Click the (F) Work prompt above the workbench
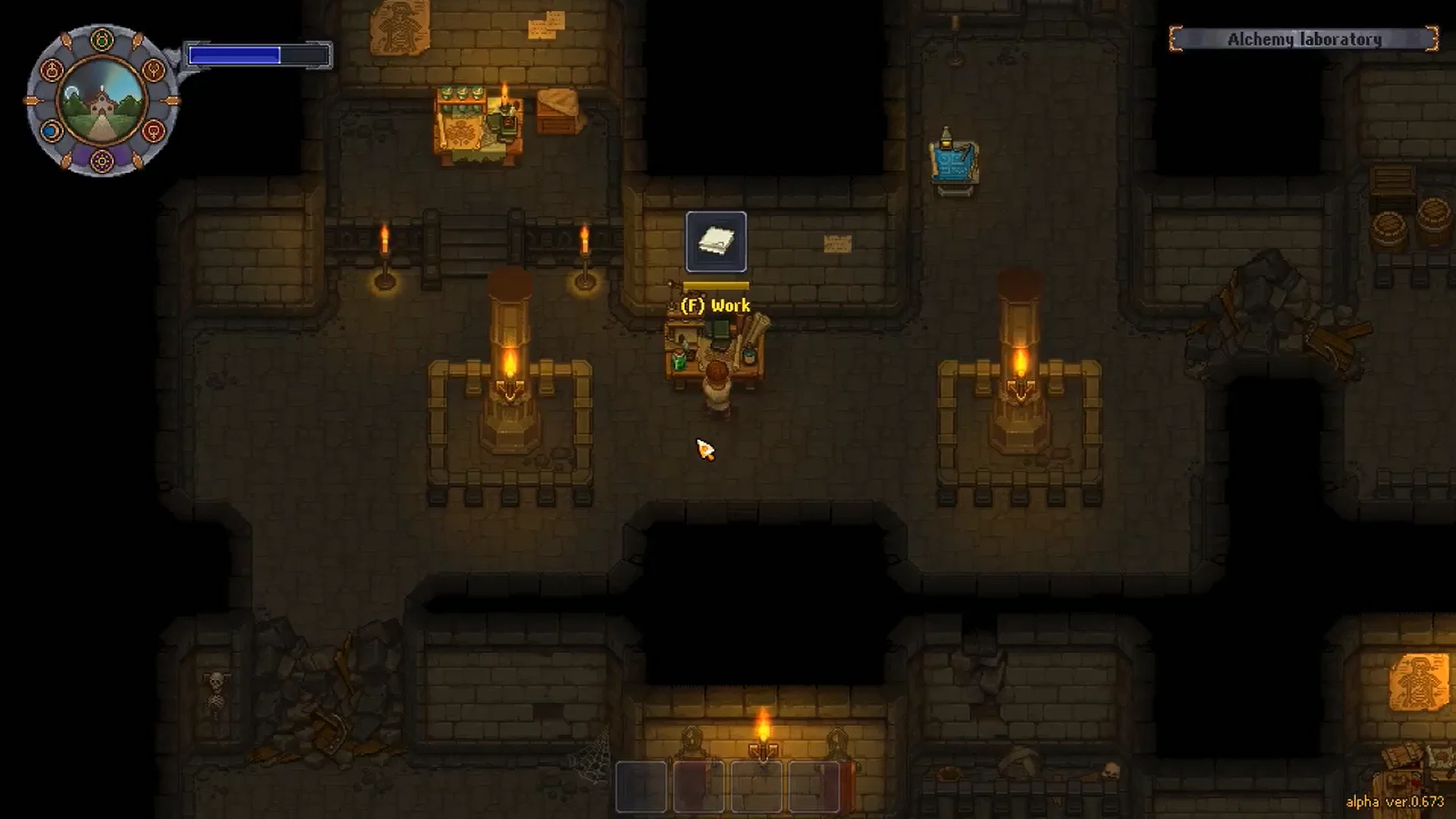1456x819 pixels. (716, 306)
